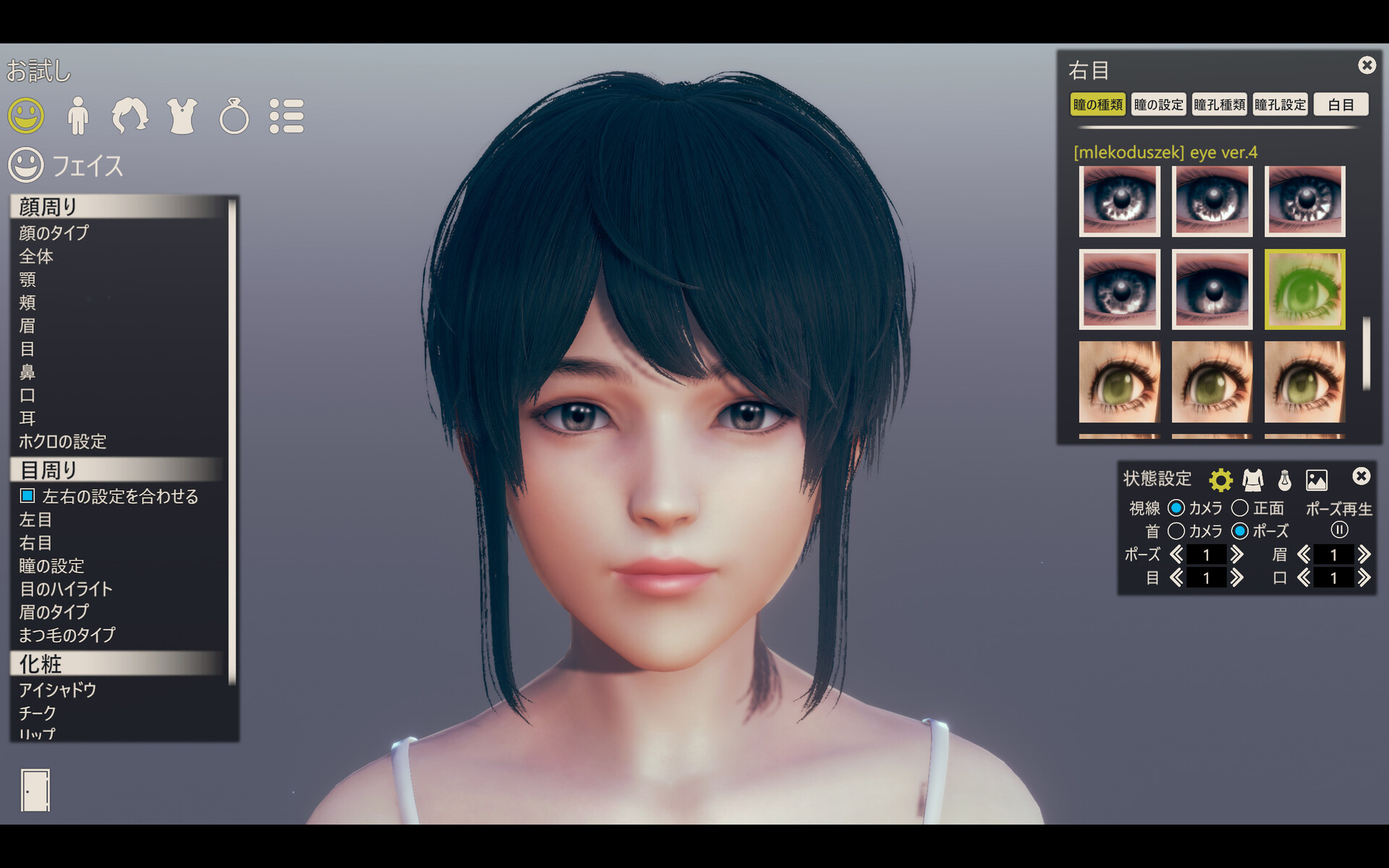Viewport: 1389px width, 868px height.
Task: Select the 正面 gaze radio button
Action: (1240, 509)
